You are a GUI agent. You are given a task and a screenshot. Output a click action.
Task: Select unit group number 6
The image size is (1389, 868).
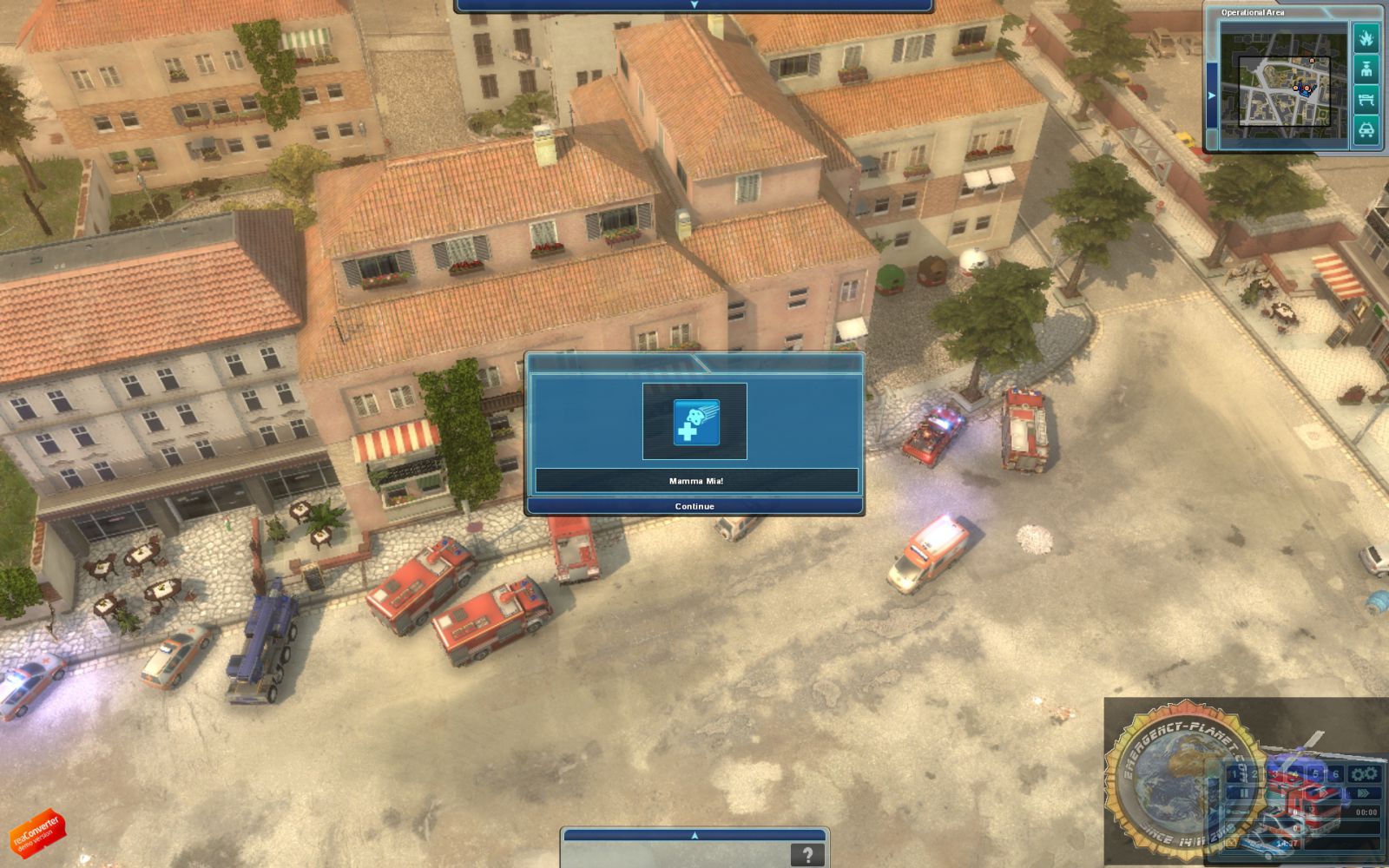(x=1335, y=773)
